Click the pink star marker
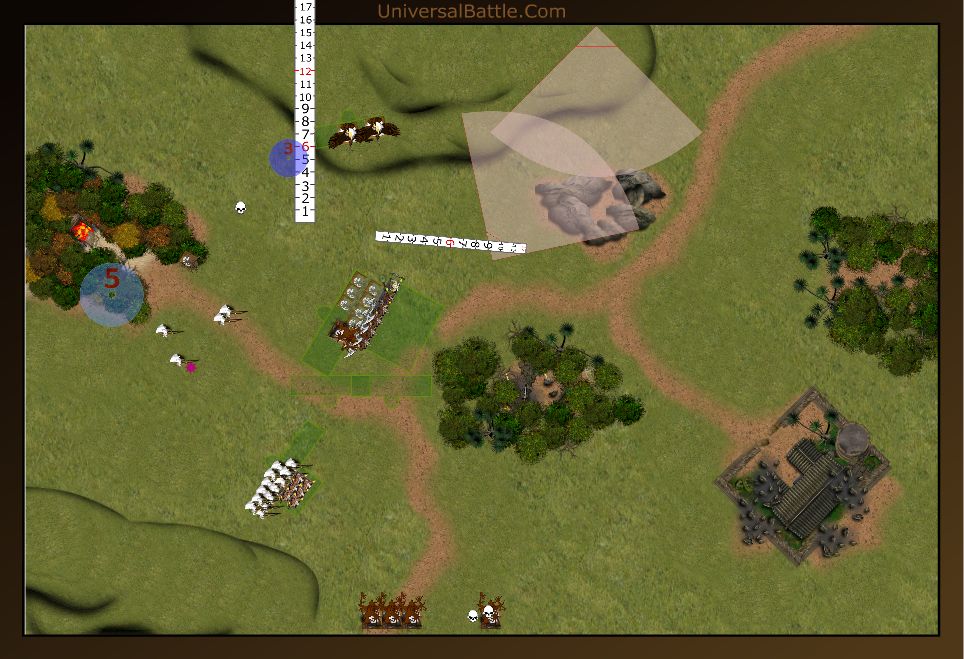Screen dimensions: 964x659 click(x=191, y=367)
